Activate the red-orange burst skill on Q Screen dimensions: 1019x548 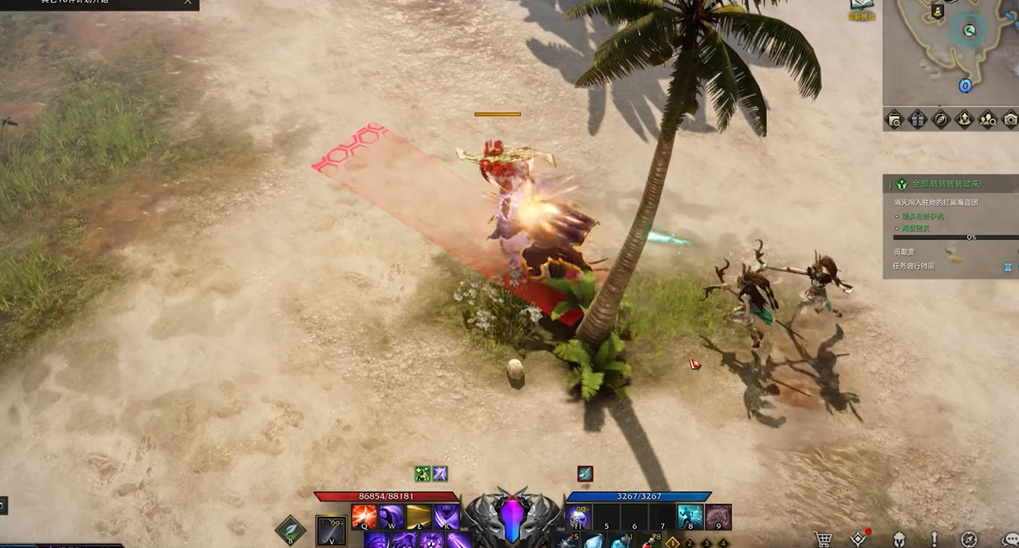pyautogui.click(x=364, y=518)
